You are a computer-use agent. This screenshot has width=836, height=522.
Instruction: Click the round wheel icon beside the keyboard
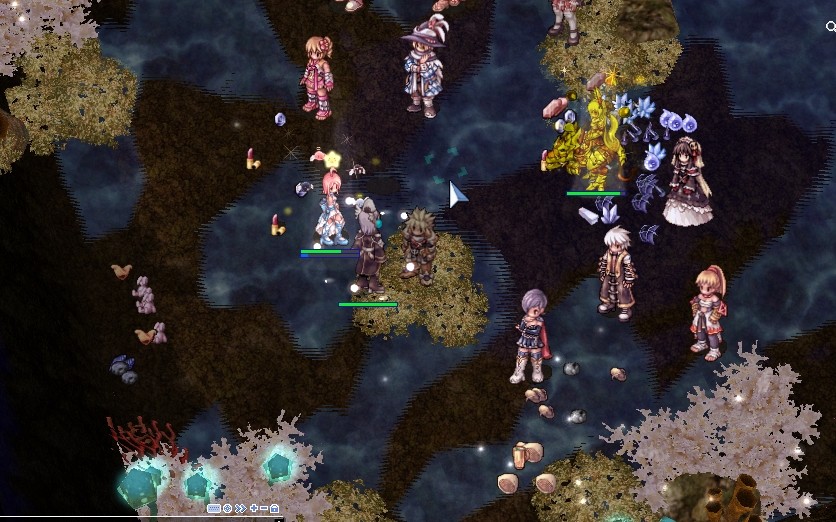click(227, 508)
